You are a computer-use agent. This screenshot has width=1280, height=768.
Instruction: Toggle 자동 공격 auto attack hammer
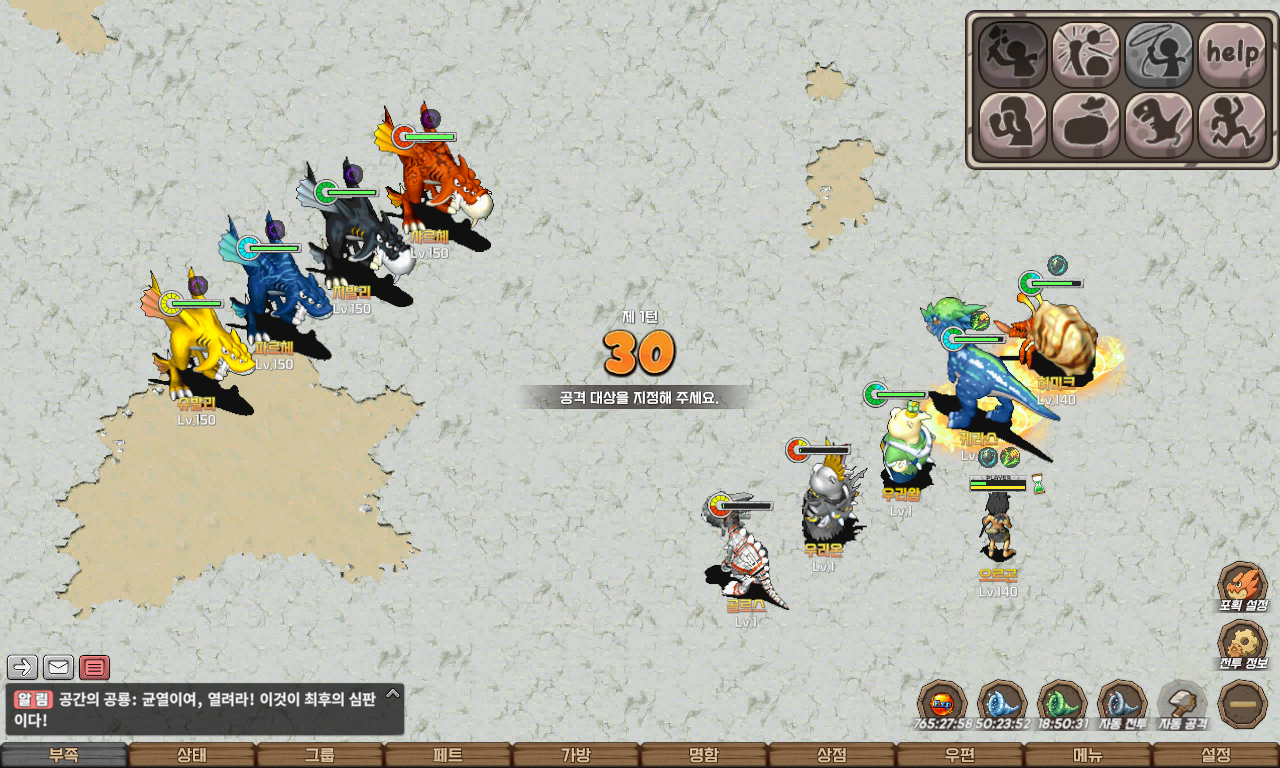[1182, 703]
